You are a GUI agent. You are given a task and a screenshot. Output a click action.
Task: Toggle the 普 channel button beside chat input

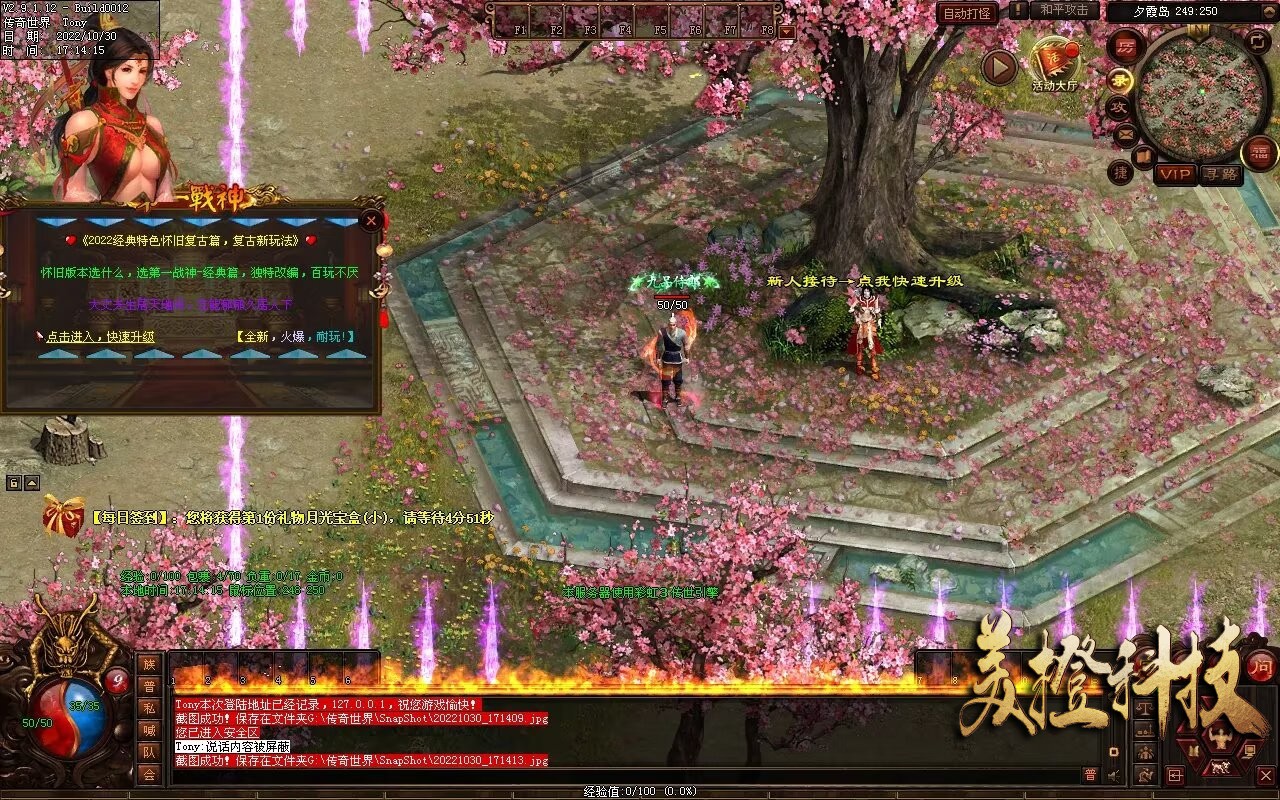click(x=1091, y=775)
